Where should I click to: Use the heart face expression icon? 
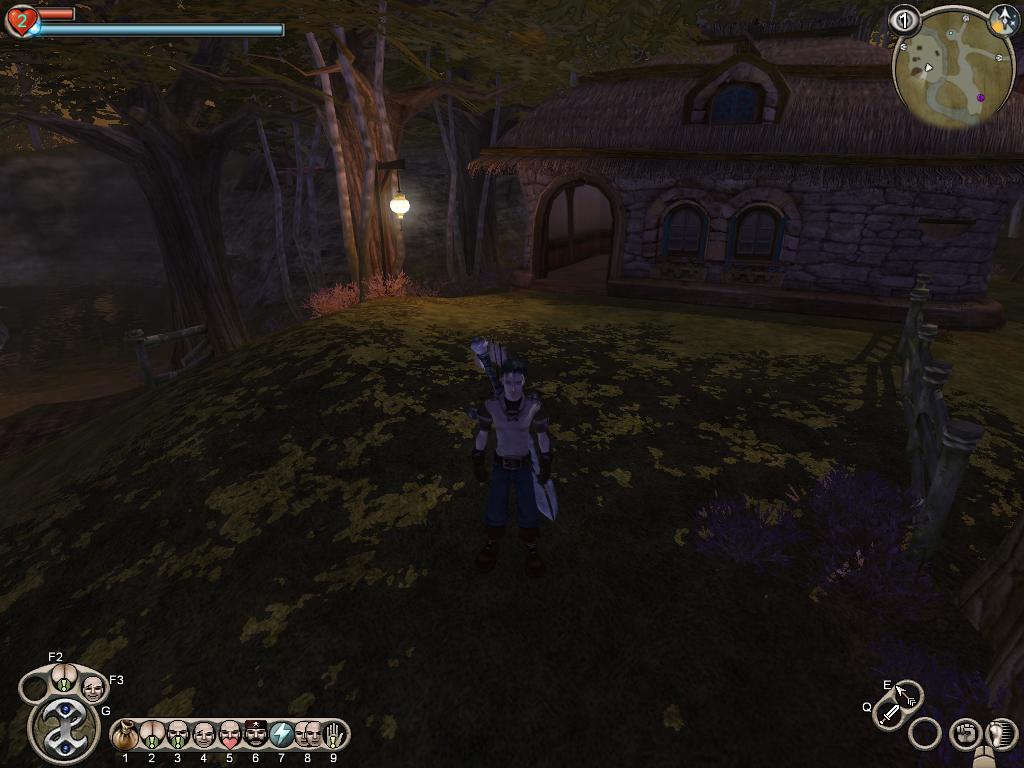[230, 735]
